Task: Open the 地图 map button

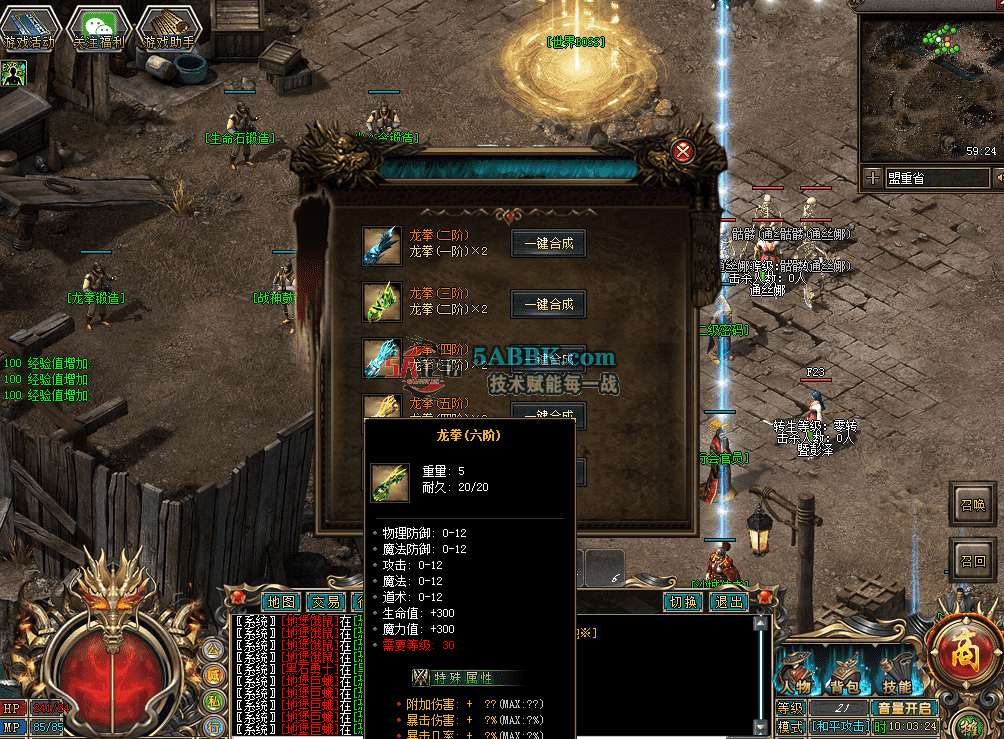Action: (282, 602)
